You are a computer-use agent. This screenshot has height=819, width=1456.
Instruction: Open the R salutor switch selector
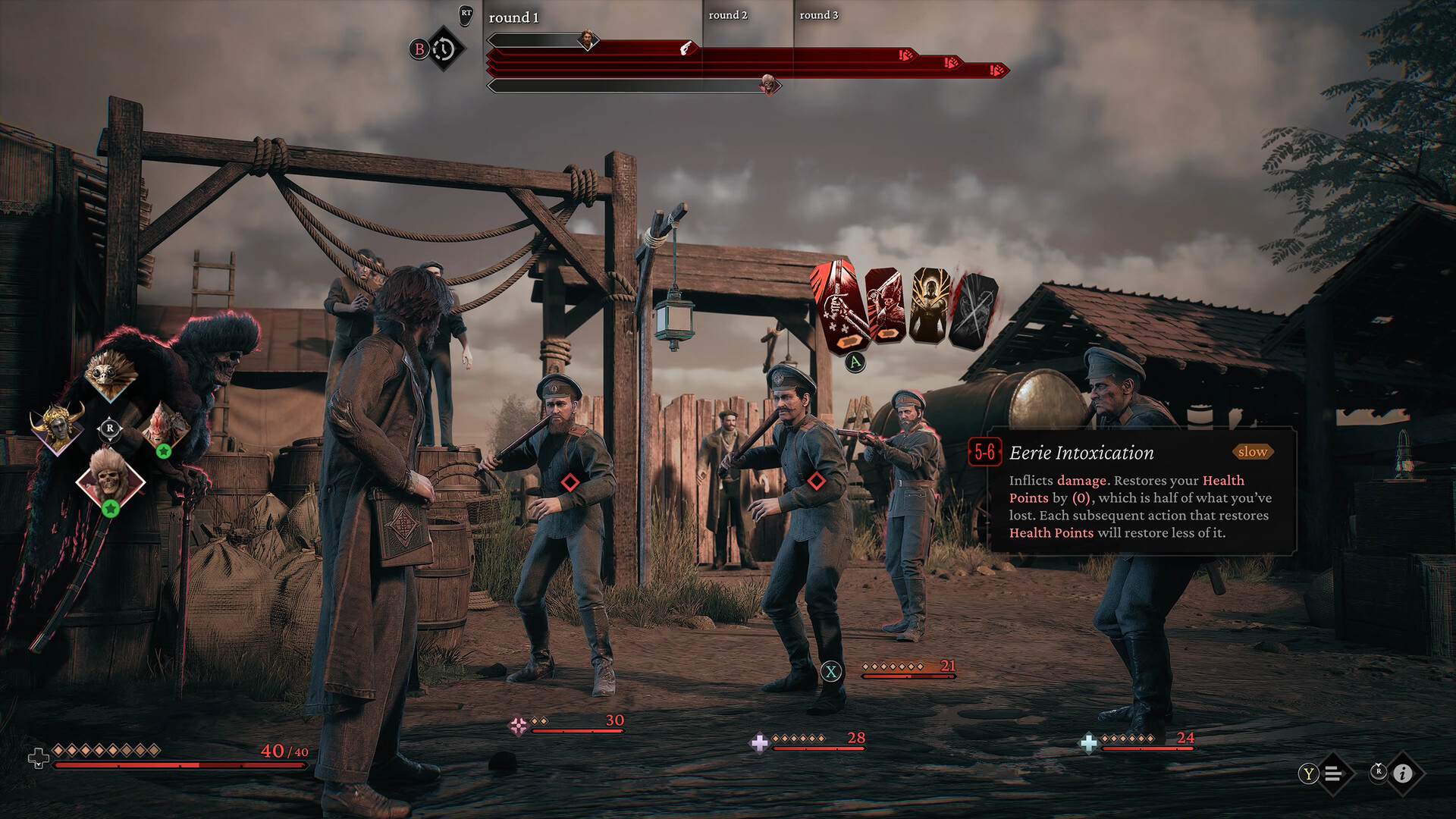pos(111,428)
